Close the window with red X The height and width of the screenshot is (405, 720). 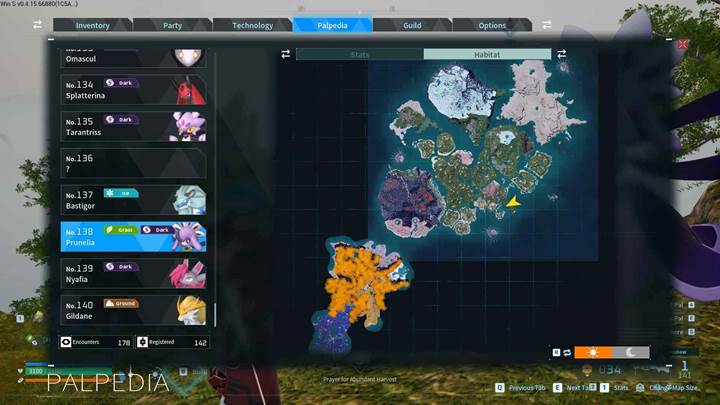click(683, 45)
